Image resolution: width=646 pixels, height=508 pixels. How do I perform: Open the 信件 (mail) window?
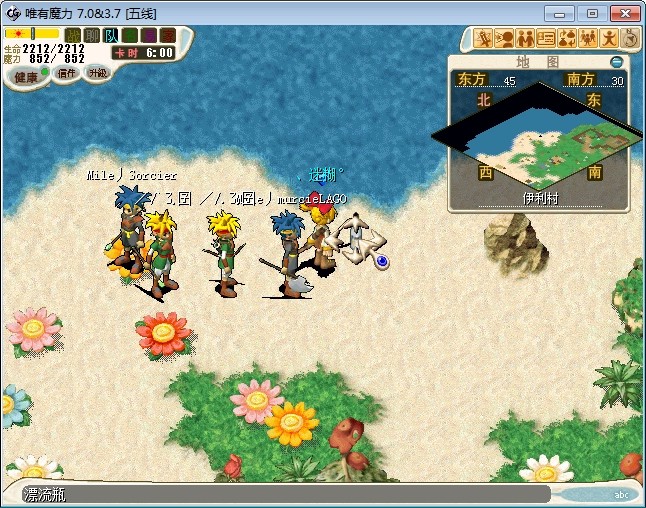66,73
